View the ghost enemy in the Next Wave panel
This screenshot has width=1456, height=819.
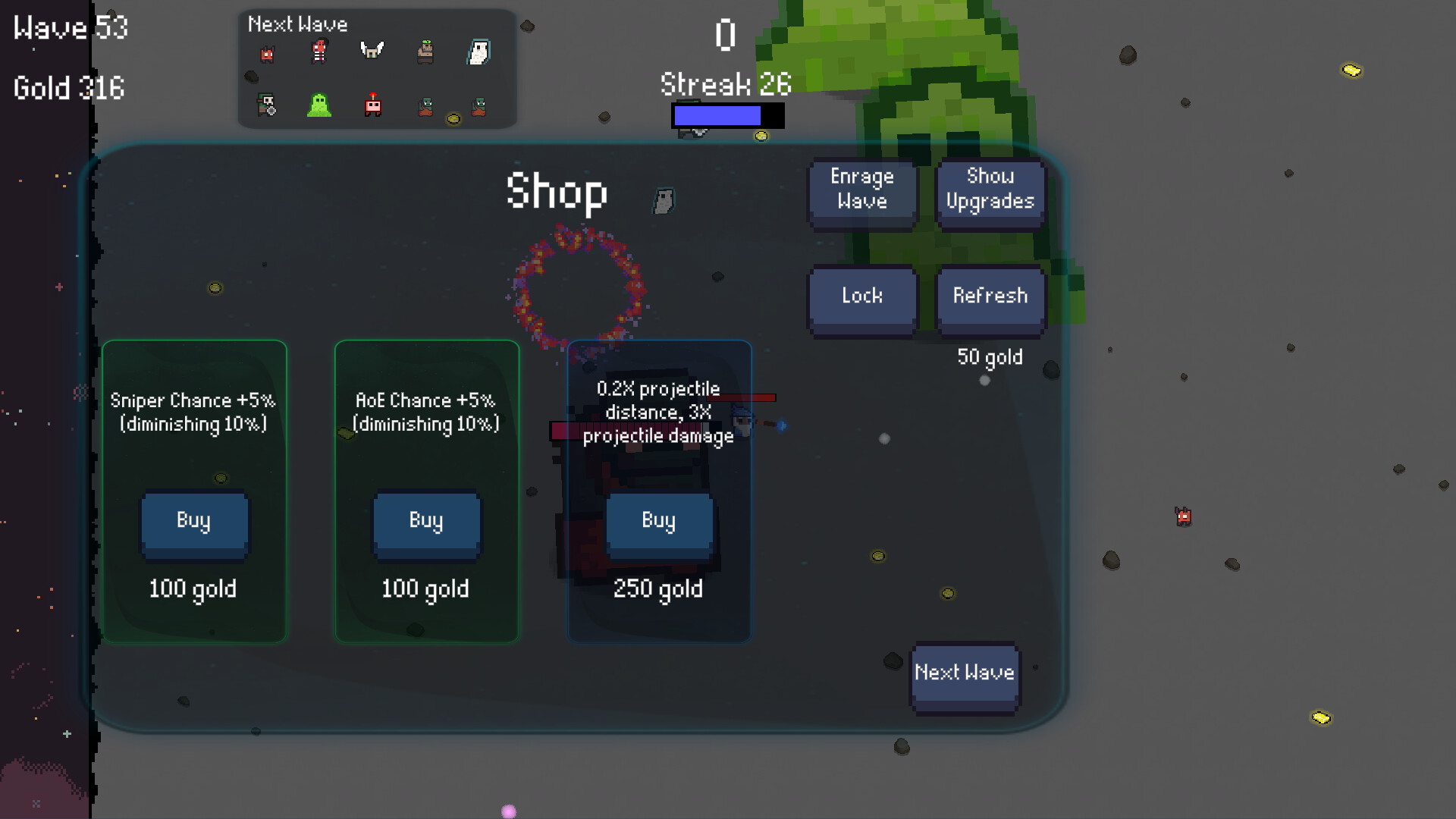[x=479, y=52]
